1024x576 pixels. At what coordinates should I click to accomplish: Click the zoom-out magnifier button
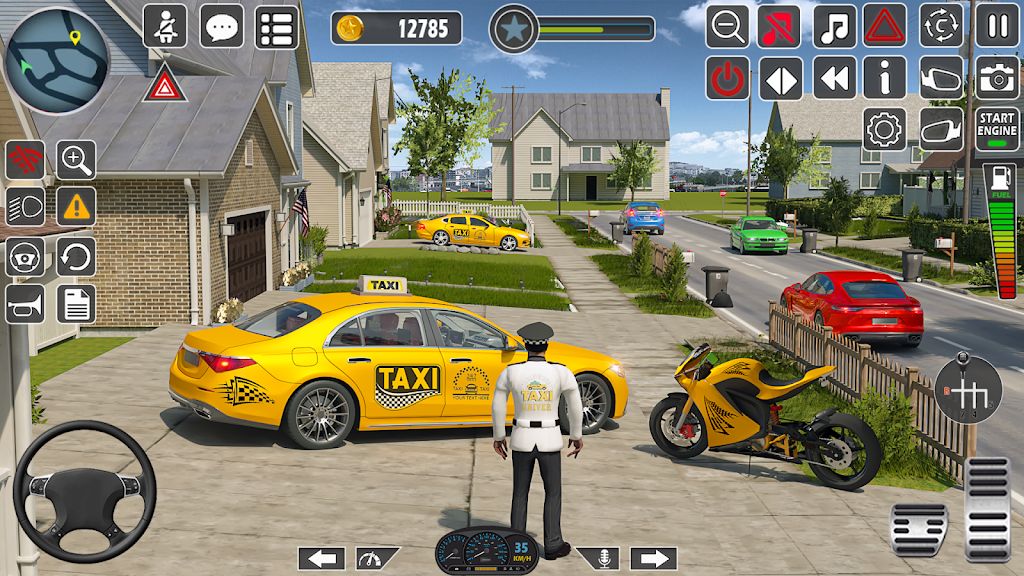(727, 26)
